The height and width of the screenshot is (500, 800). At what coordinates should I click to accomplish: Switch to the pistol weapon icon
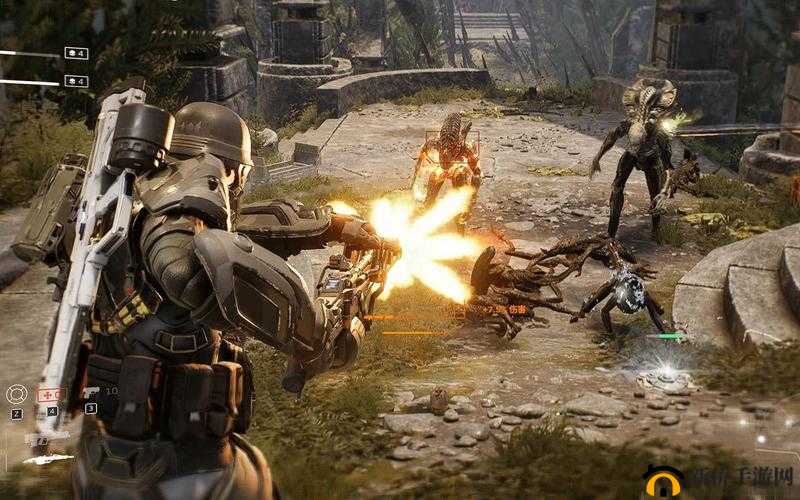click(90, 391)
